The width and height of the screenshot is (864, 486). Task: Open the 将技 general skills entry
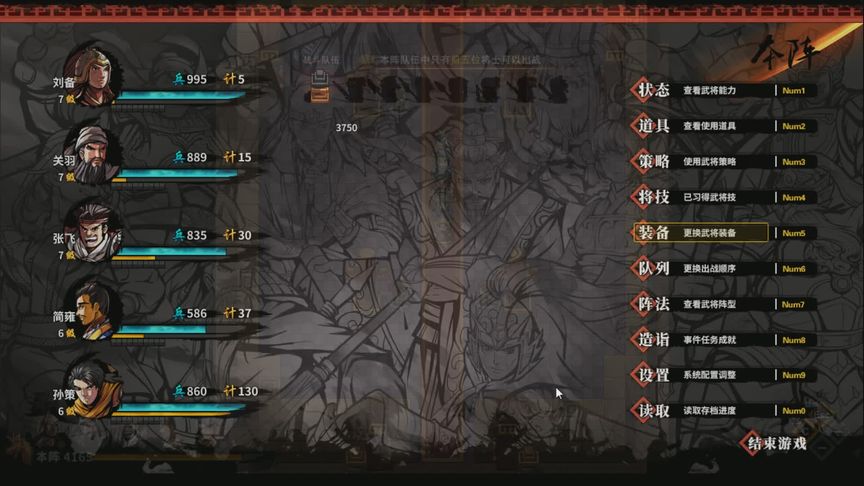[655, 197]
